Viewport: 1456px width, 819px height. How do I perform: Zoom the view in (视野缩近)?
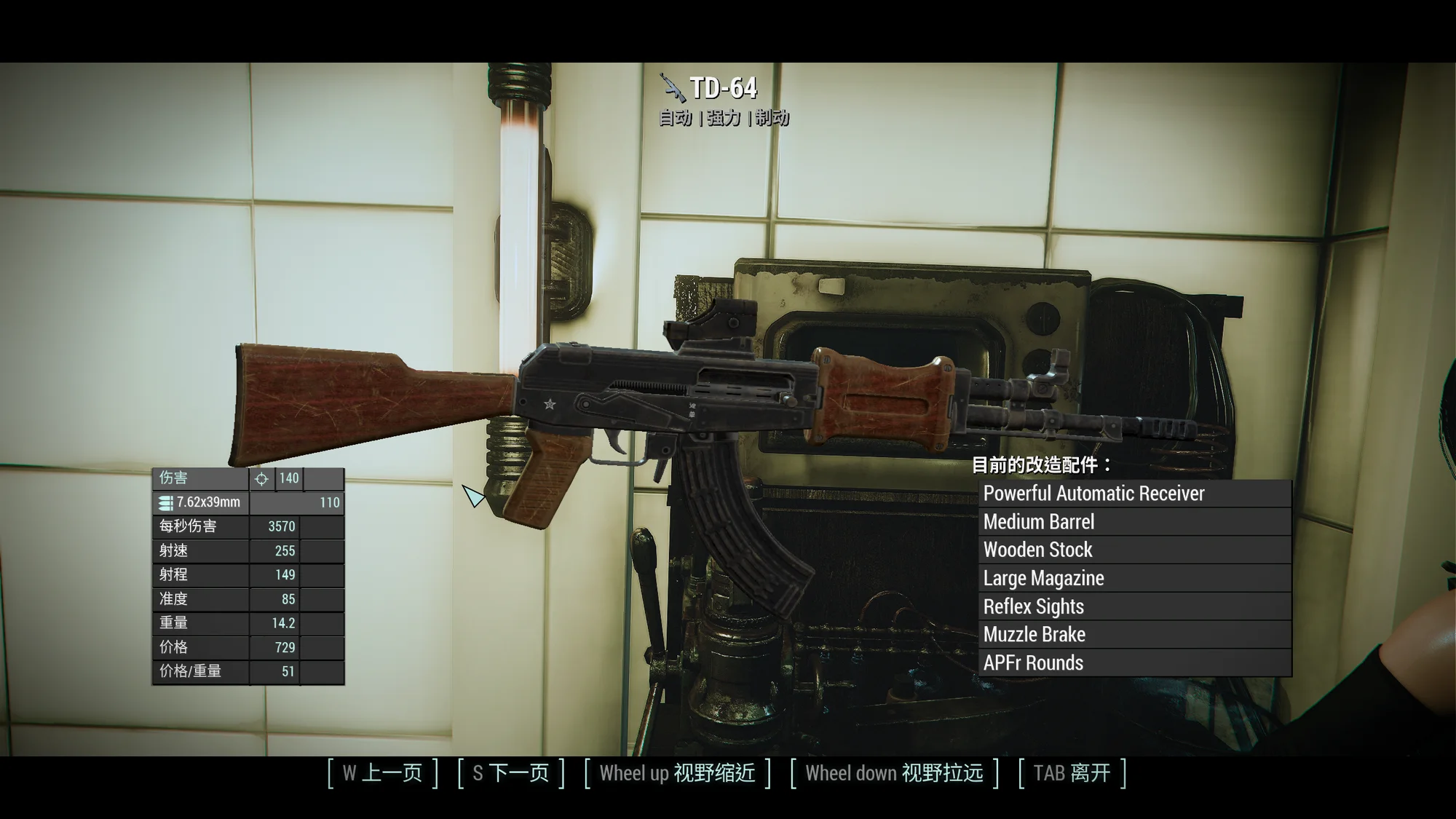tap(677, 773)
